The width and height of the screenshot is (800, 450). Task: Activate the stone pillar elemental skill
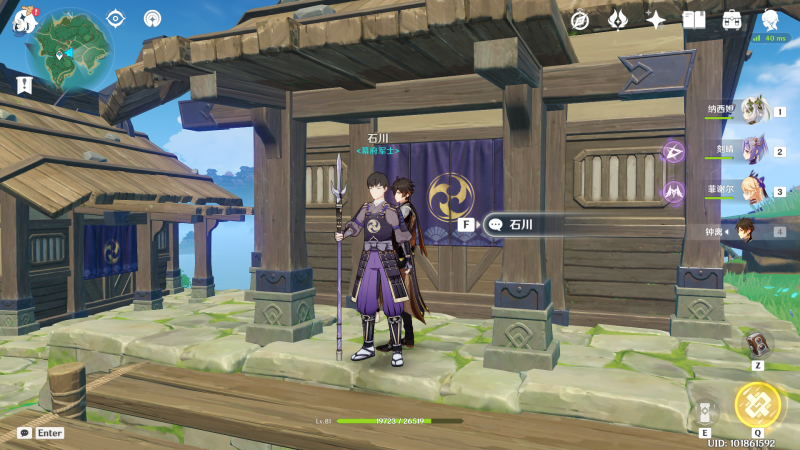704,412
